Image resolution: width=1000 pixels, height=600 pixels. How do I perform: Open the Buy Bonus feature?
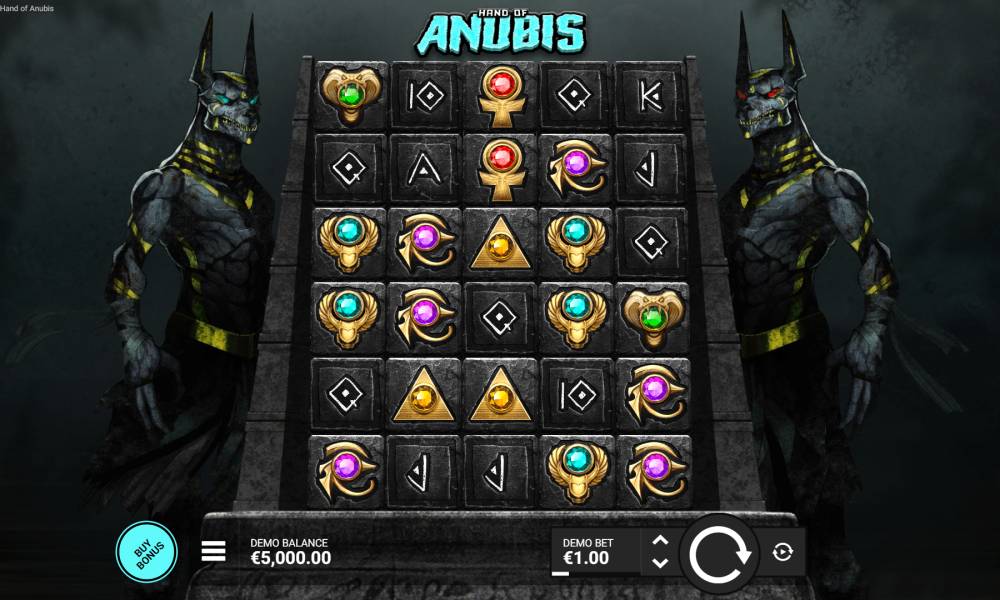click(146, 551)
